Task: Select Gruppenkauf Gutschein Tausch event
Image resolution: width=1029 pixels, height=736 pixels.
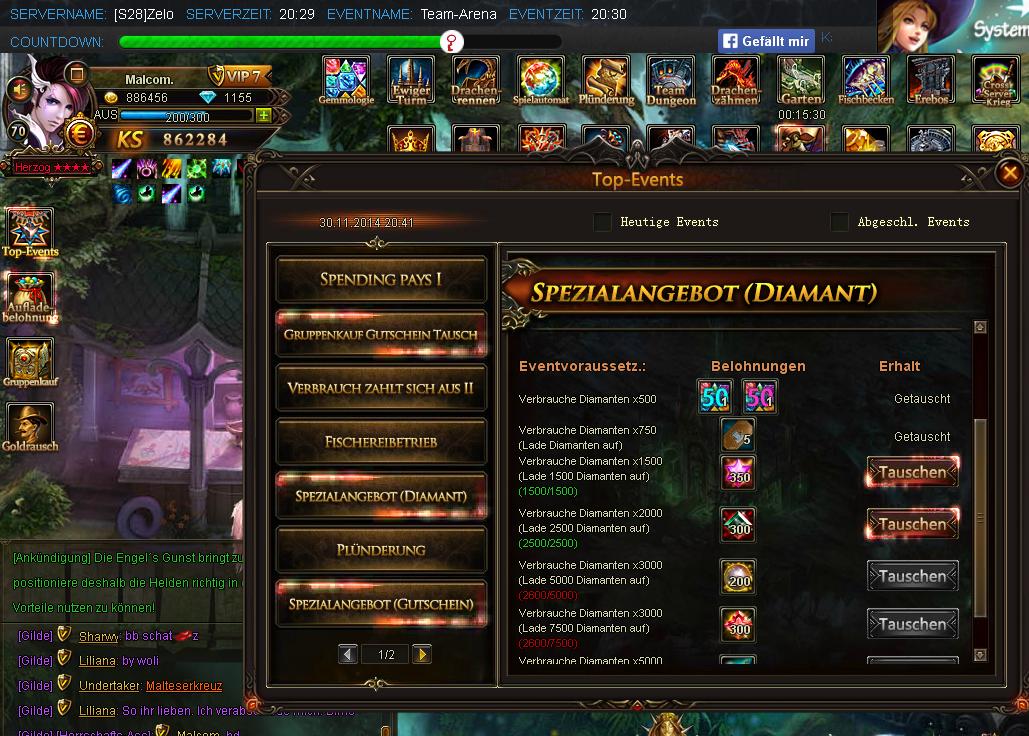Action: (381, 334)
